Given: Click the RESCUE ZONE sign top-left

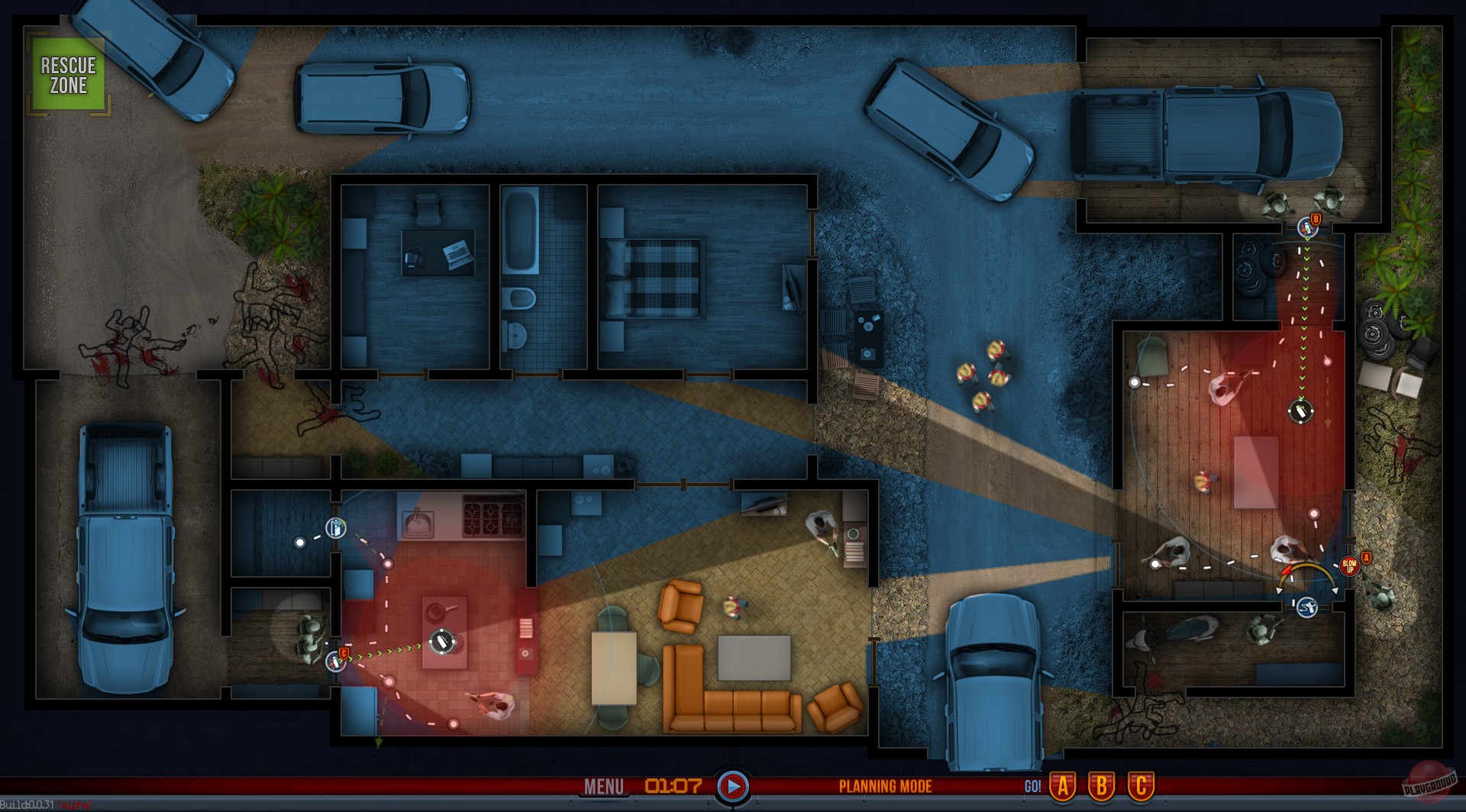Looking at the screenshot, I should pos(67,76).
